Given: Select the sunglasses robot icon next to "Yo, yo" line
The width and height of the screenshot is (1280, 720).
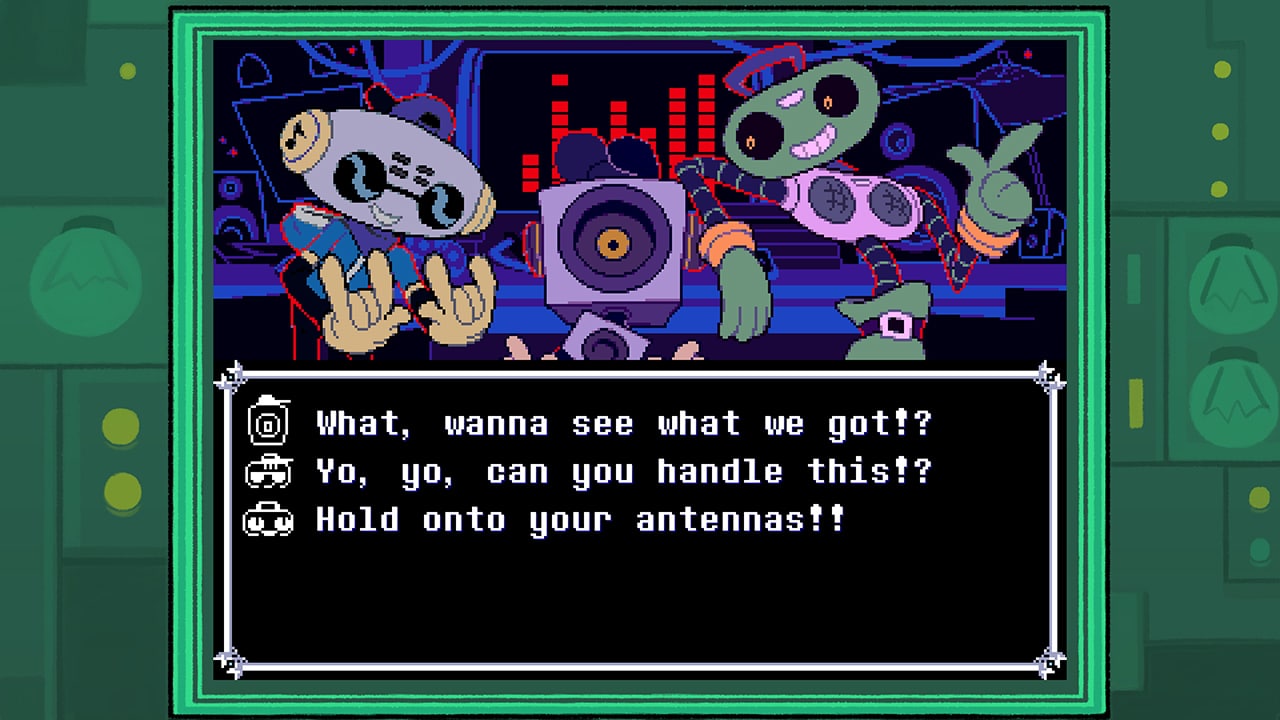Looking at the screenshot, I should pos(268,470).
